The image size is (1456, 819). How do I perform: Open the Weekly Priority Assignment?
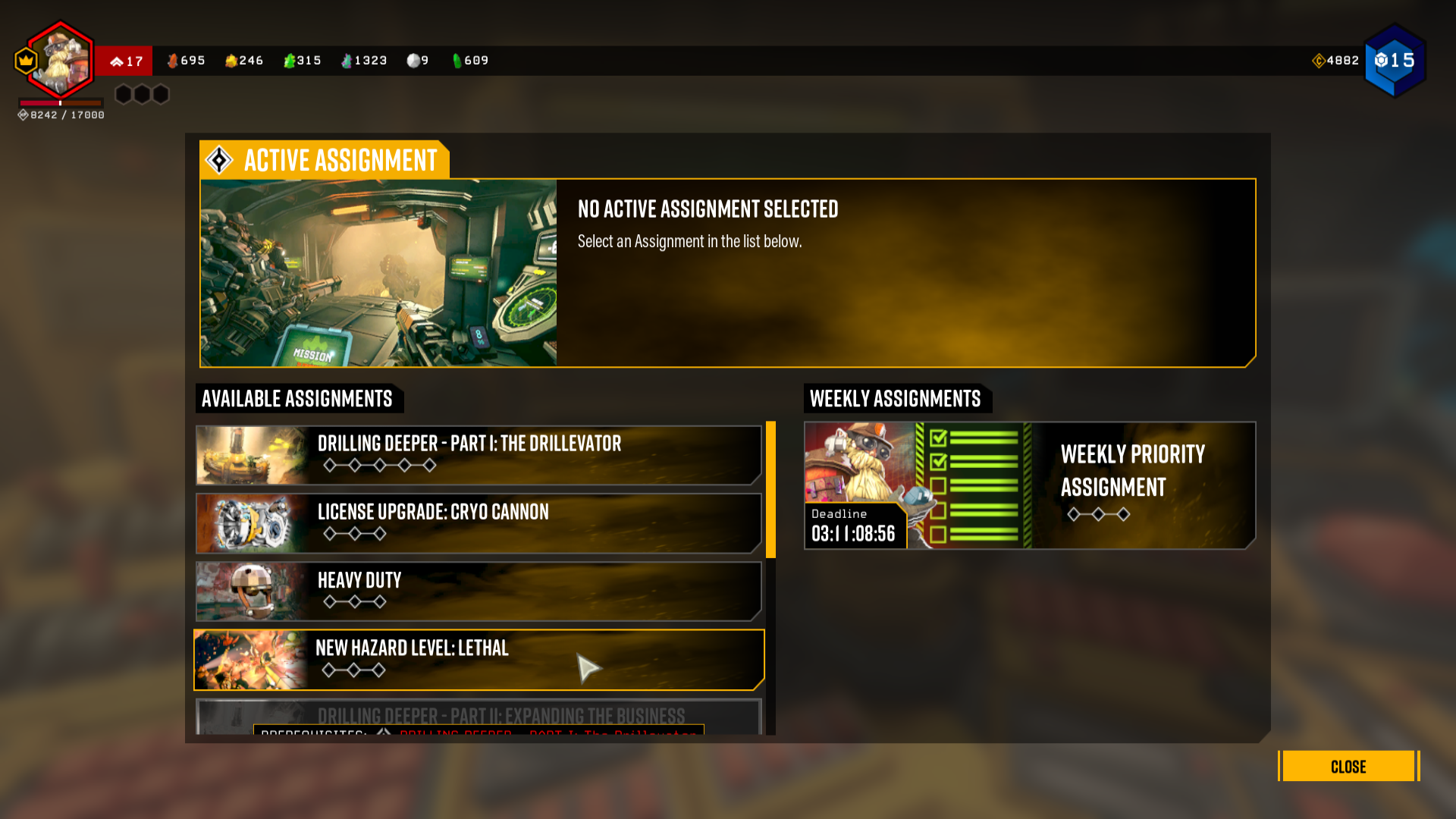1030,485
